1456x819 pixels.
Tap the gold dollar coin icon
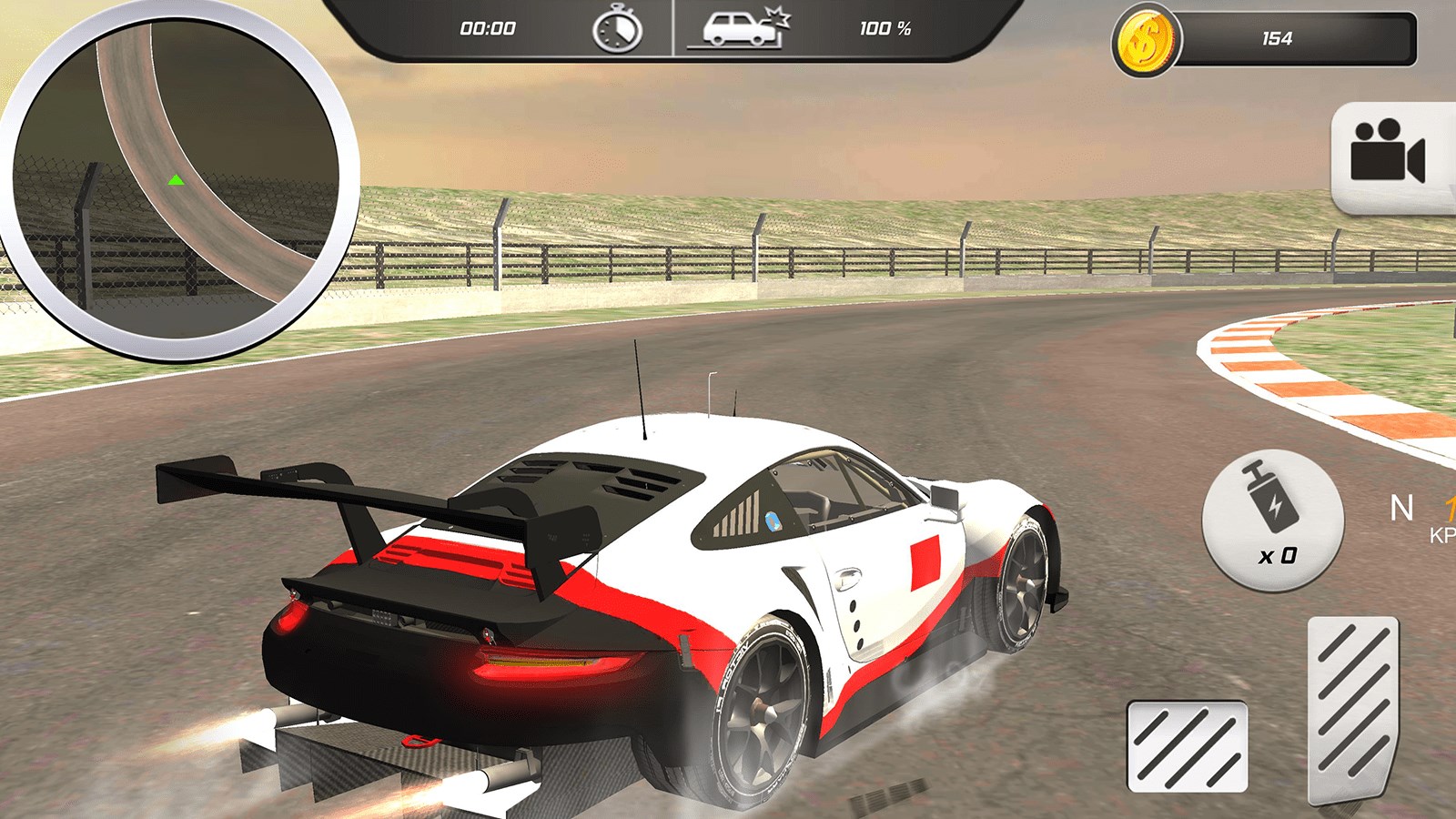point(1145,41)
